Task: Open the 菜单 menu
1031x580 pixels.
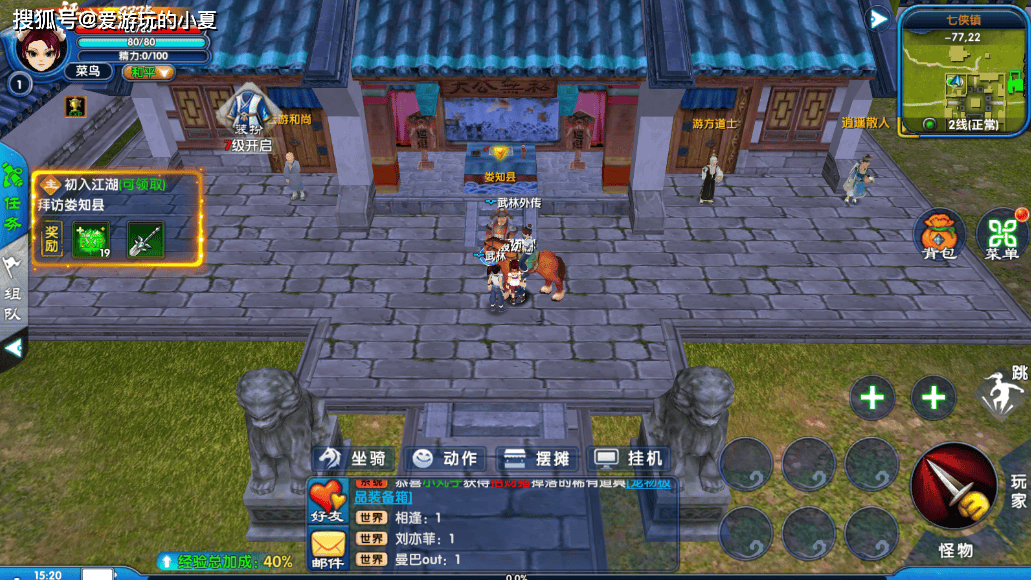Action: pyautogui.click(x=1001, y=234)
